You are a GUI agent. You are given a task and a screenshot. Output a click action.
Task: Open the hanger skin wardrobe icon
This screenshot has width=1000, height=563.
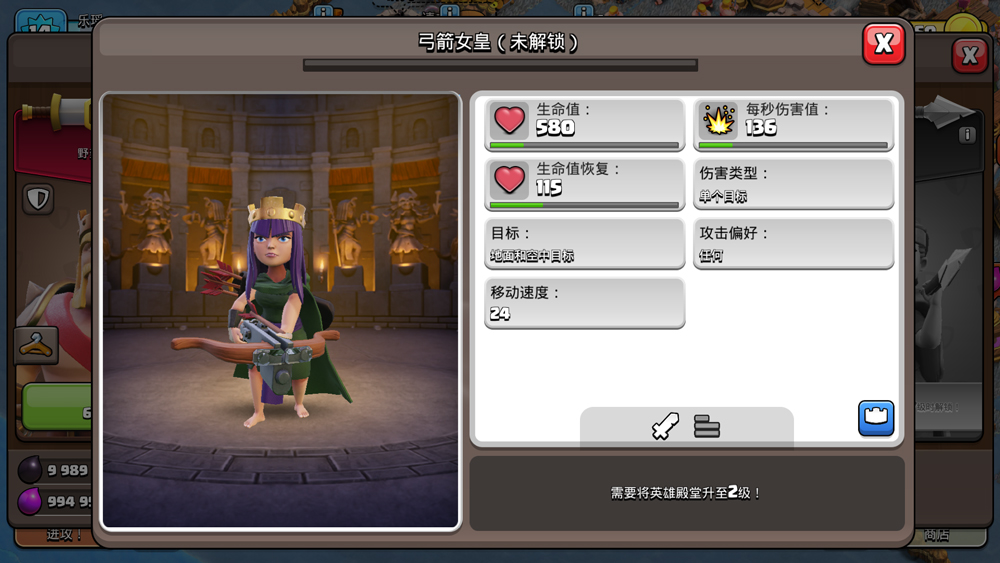[35, 345]
